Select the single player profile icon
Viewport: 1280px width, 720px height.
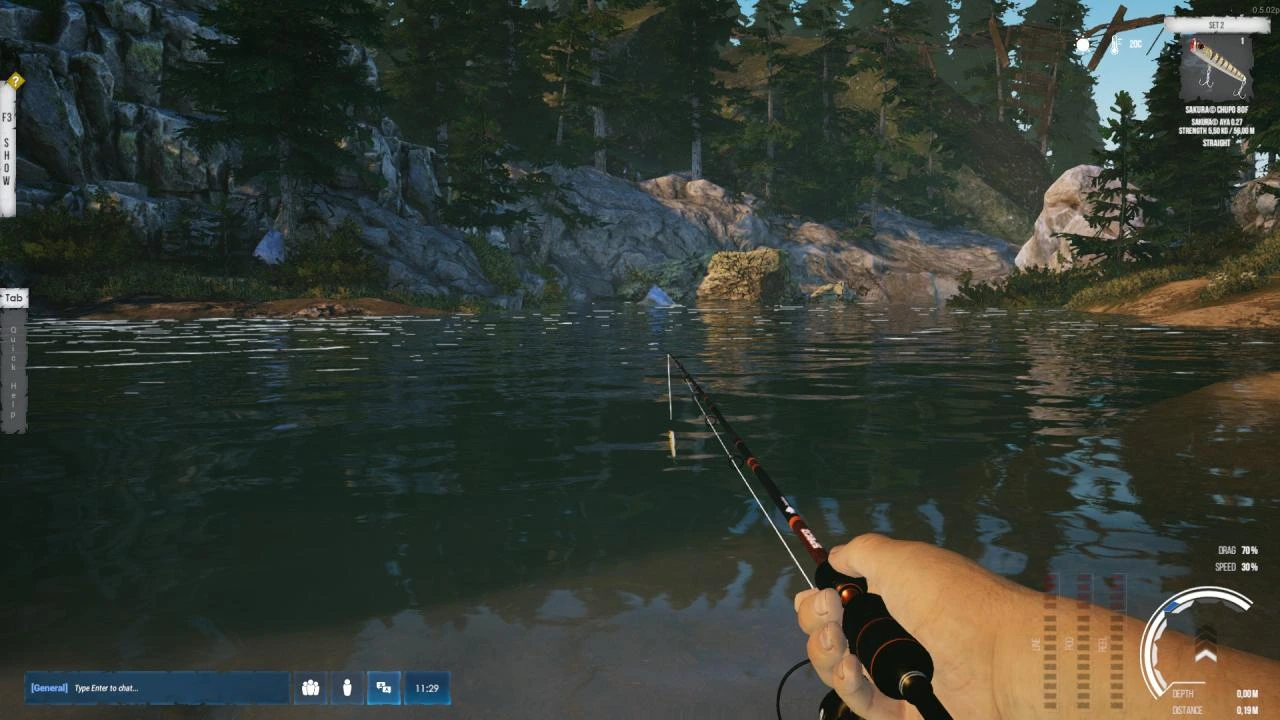[347, 687]
